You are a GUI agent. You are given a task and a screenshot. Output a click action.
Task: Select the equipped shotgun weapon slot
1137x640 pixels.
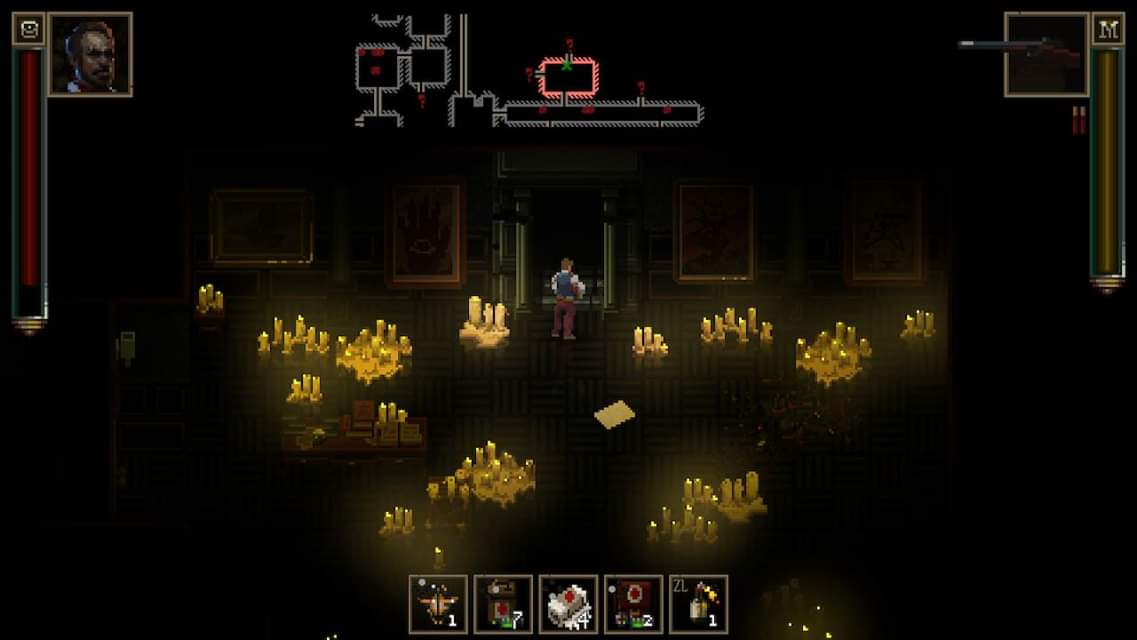click(x=1045, y=54)
